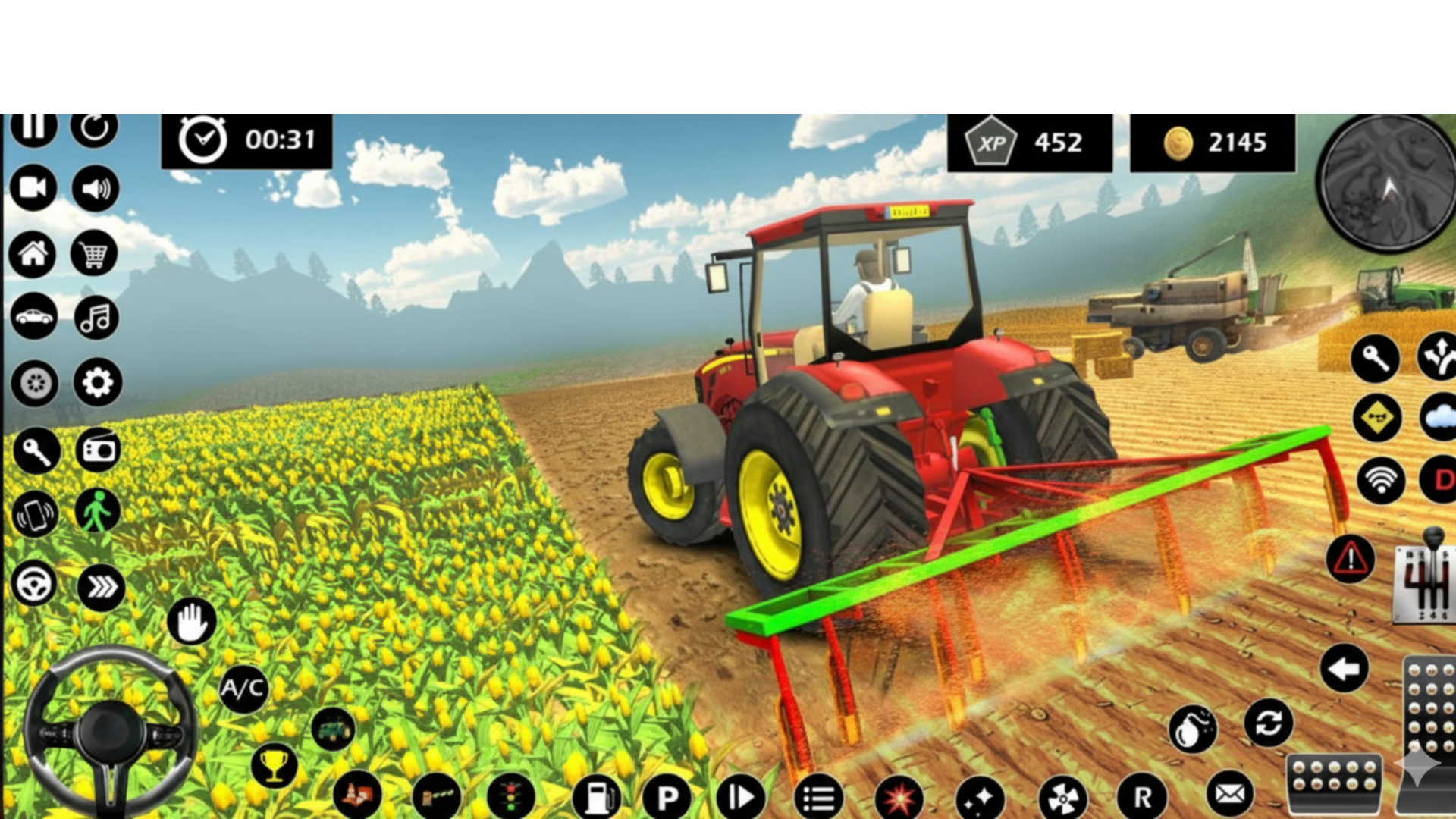Open the music note audio settings
Image resolution: width=1456 pixels, height=819 pixels.
95,317
